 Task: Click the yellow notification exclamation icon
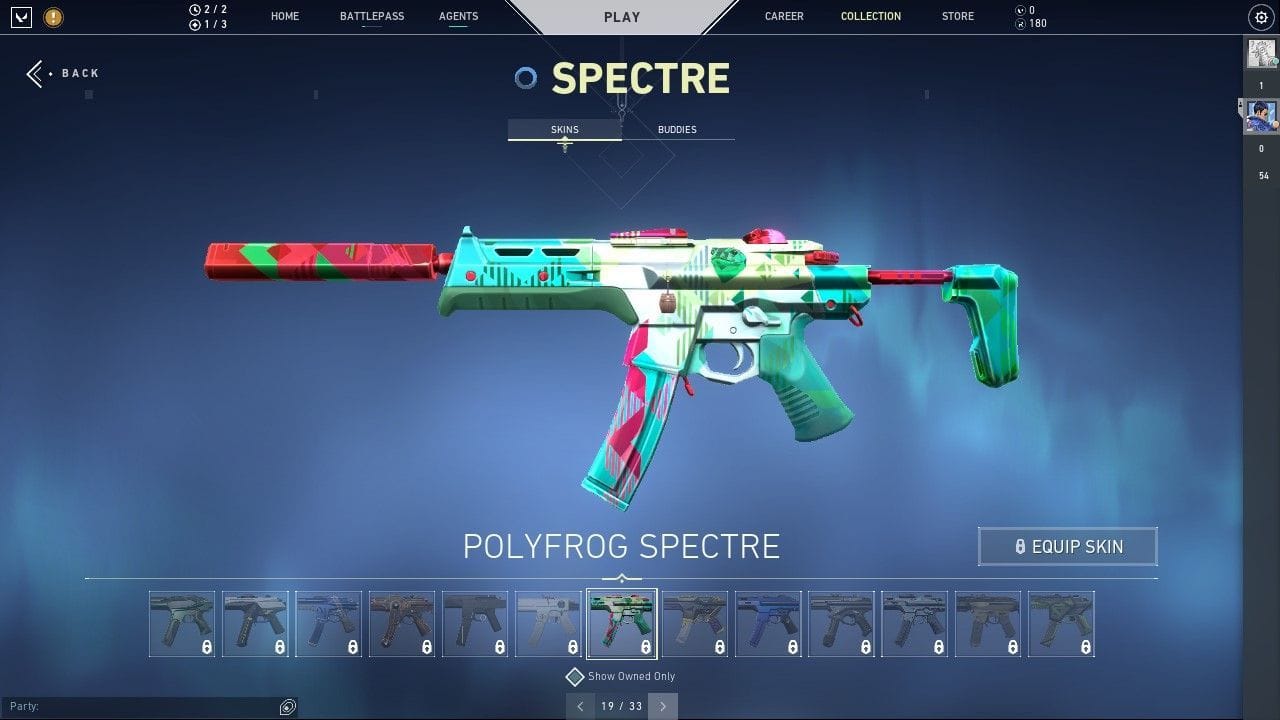[52, 17]
